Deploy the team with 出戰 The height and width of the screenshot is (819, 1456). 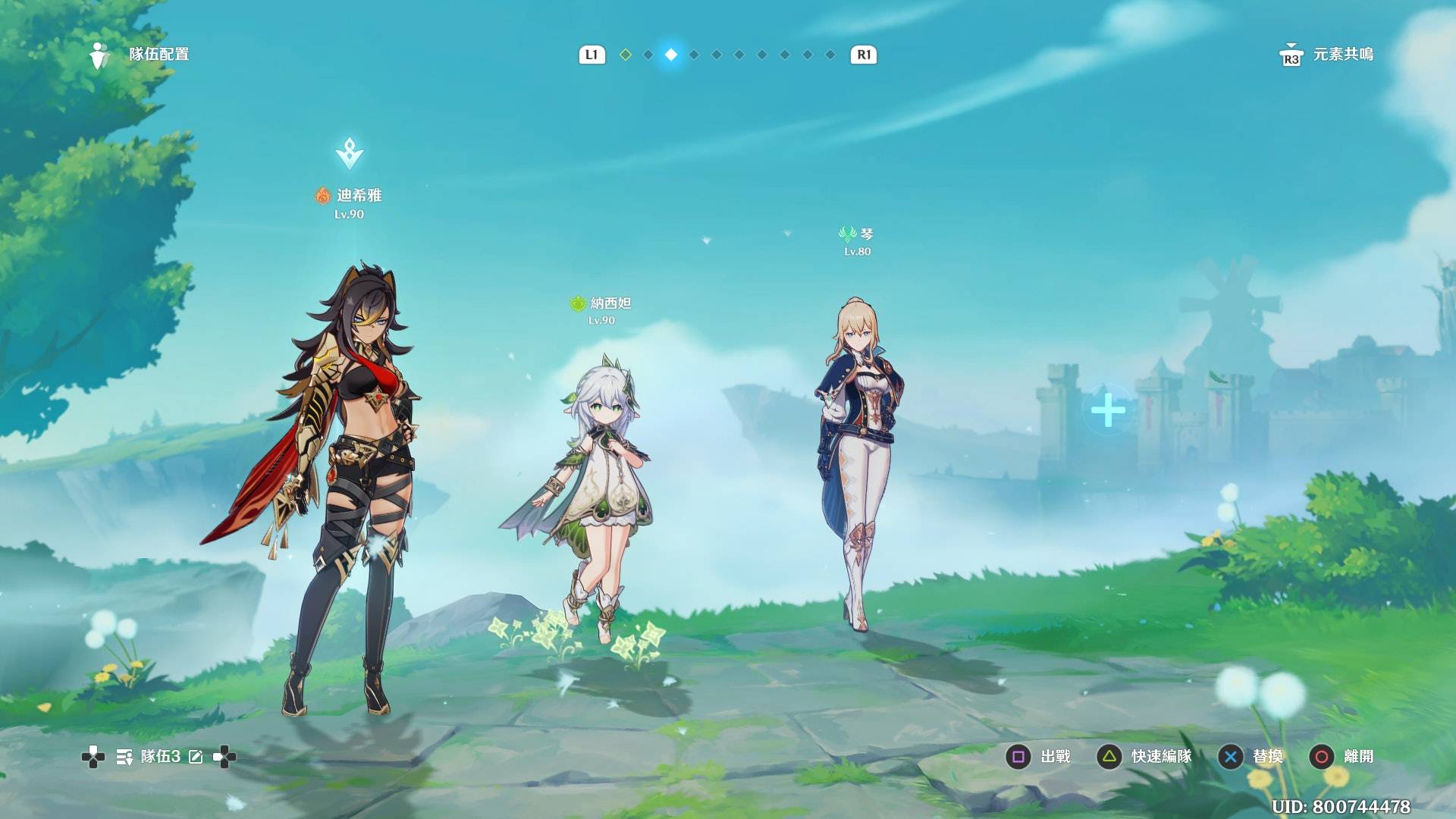pyautogui.click(x=1037, y=757)
